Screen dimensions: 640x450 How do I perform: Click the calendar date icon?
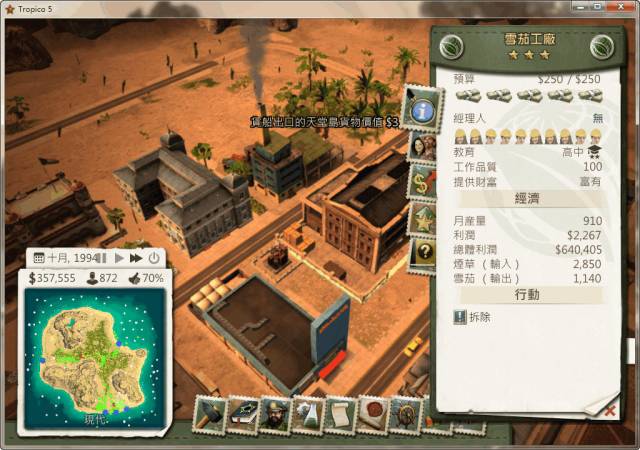tap(39, 258)
